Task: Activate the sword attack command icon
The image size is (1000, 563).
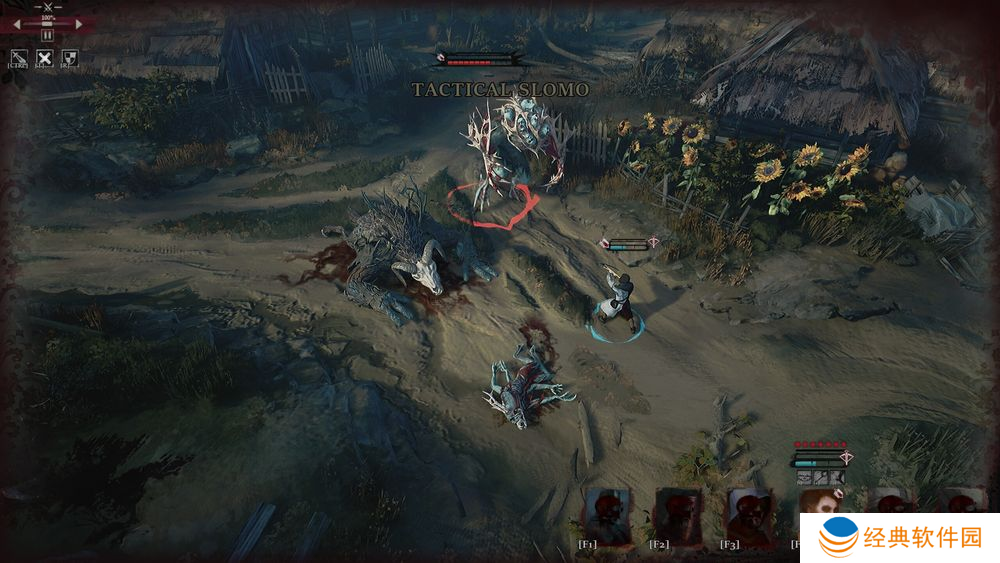Action: [18, 57]
